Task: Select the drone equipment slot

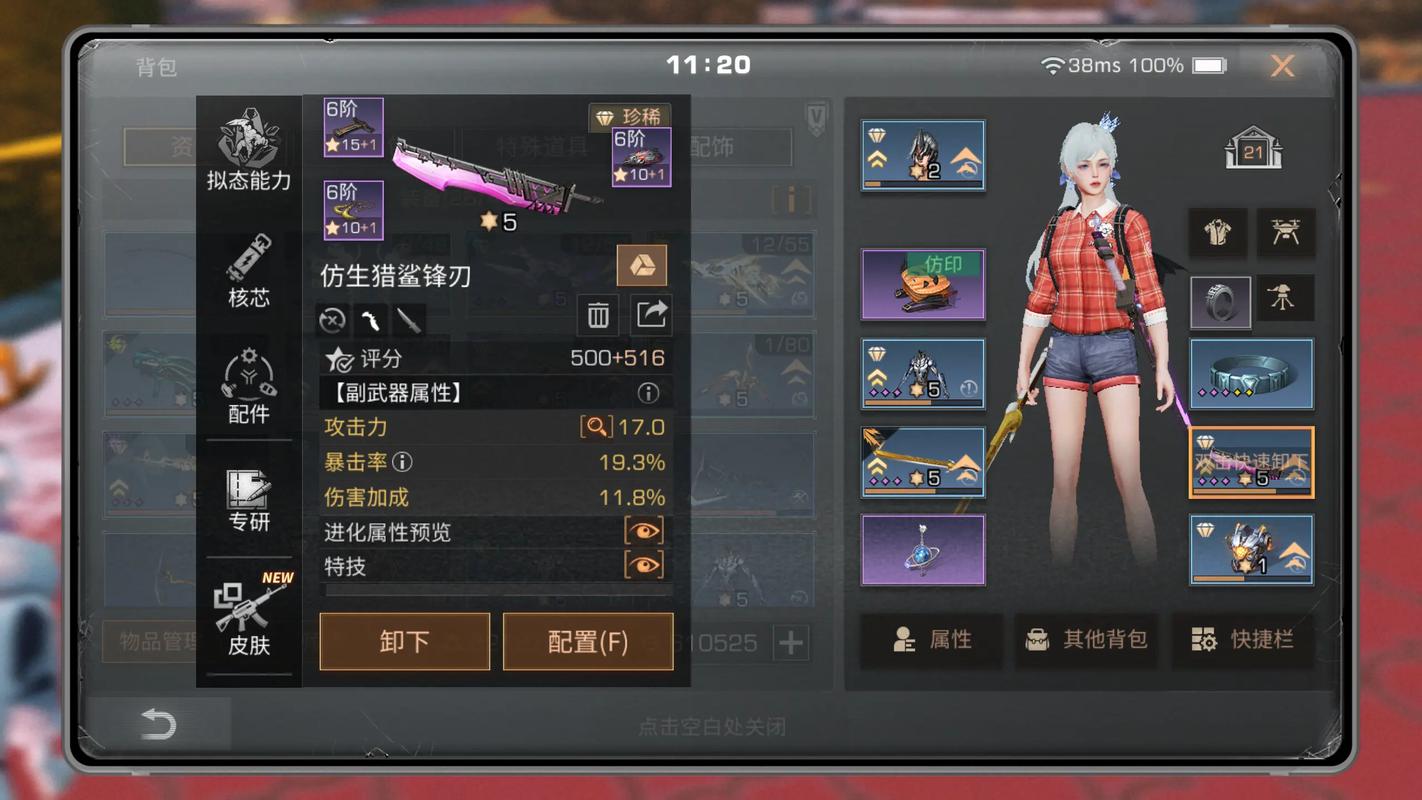Action: pos(1286,232)
